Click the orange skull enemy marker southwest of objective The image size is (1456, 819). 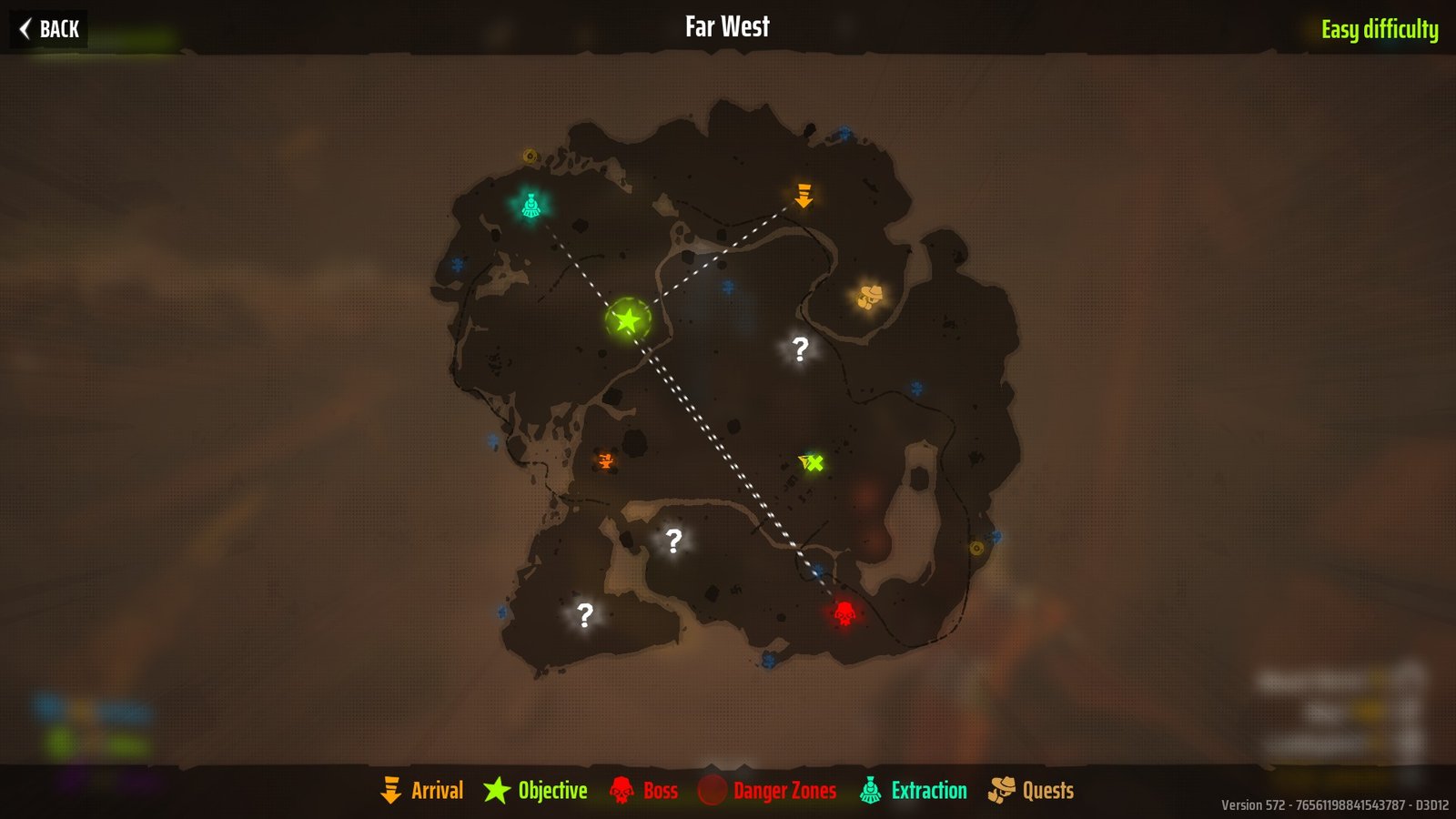pos(605,461)
